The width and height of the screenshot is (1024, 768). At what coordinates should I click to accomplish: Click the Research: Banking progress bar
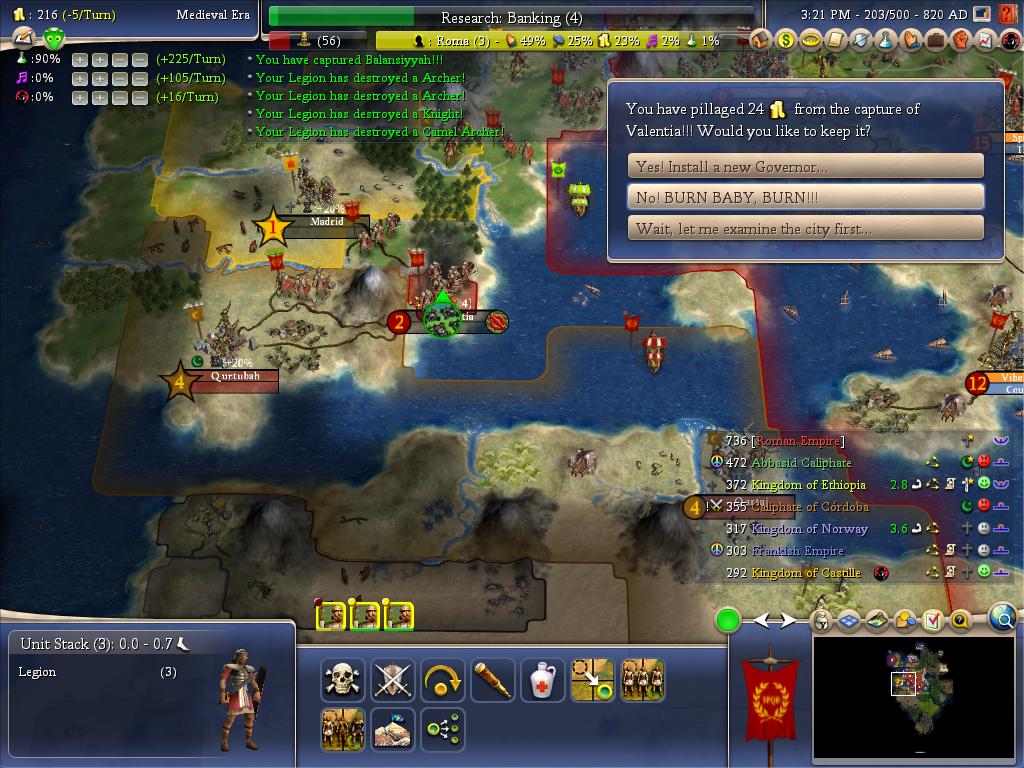click(x=511, y=17)
